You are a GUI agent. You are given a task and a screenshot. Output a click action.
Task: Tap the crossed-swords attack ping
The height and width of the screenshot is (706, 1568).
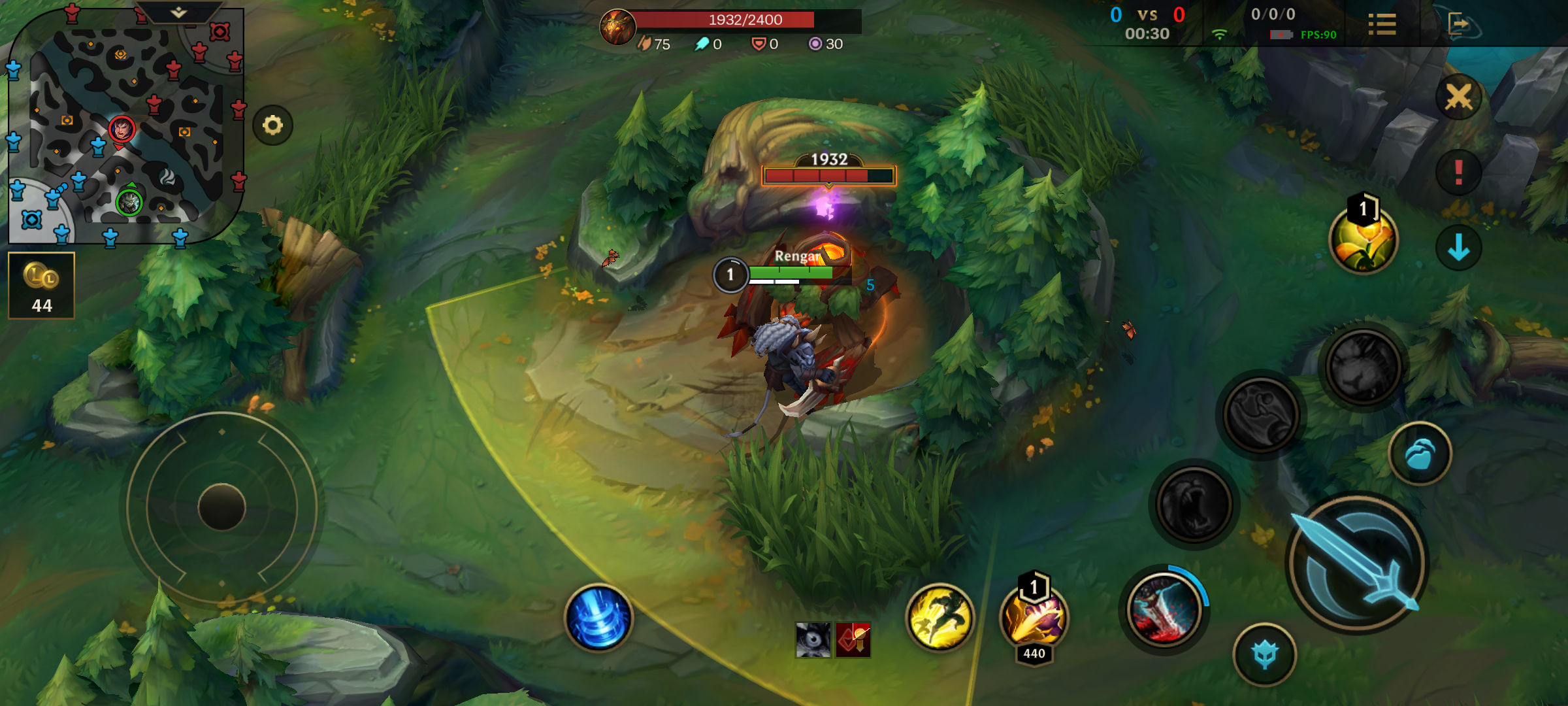pyautogui.click(x=1460, y=98)
